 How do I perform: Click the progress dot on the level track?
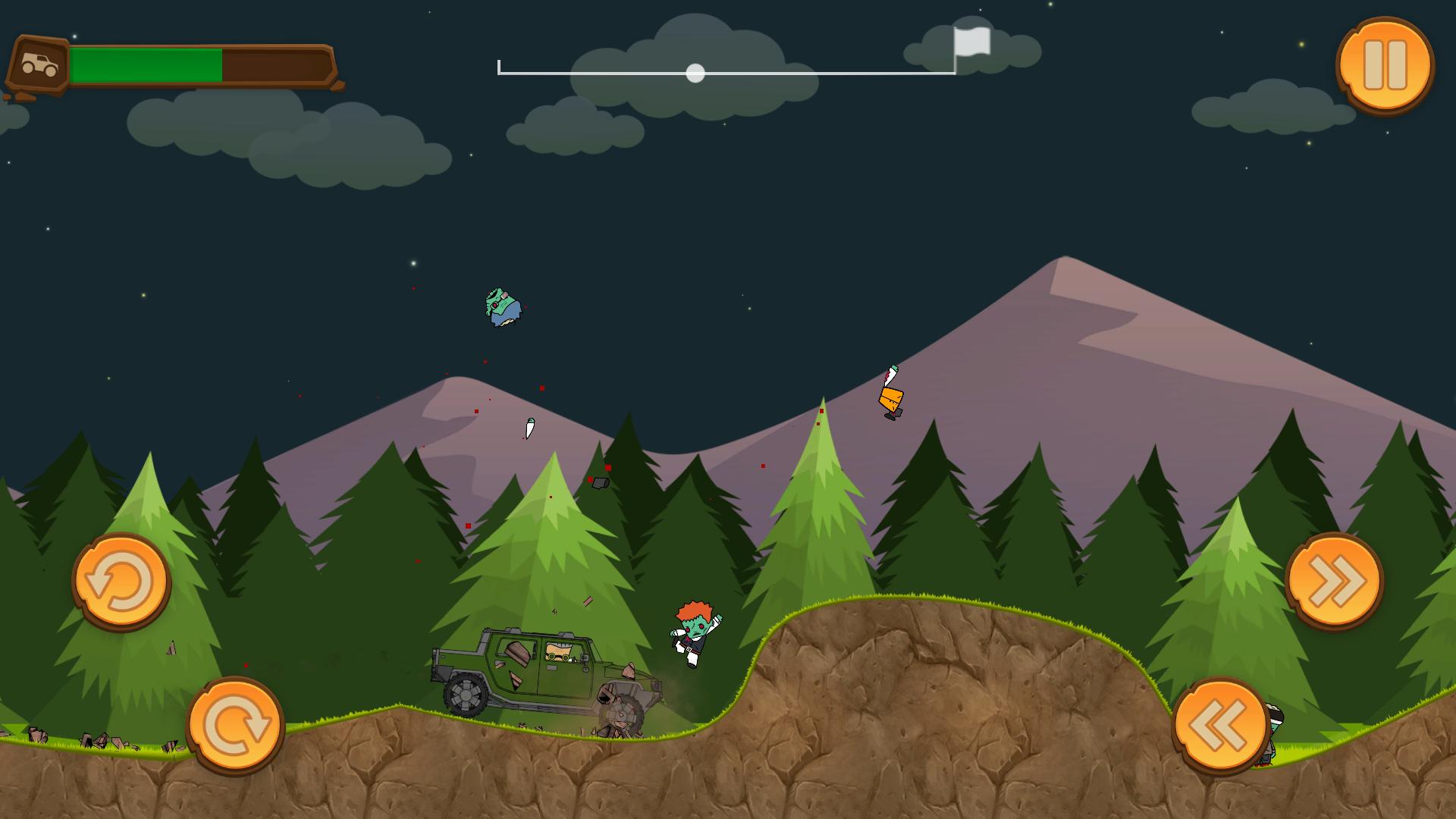tap(694, 73)
